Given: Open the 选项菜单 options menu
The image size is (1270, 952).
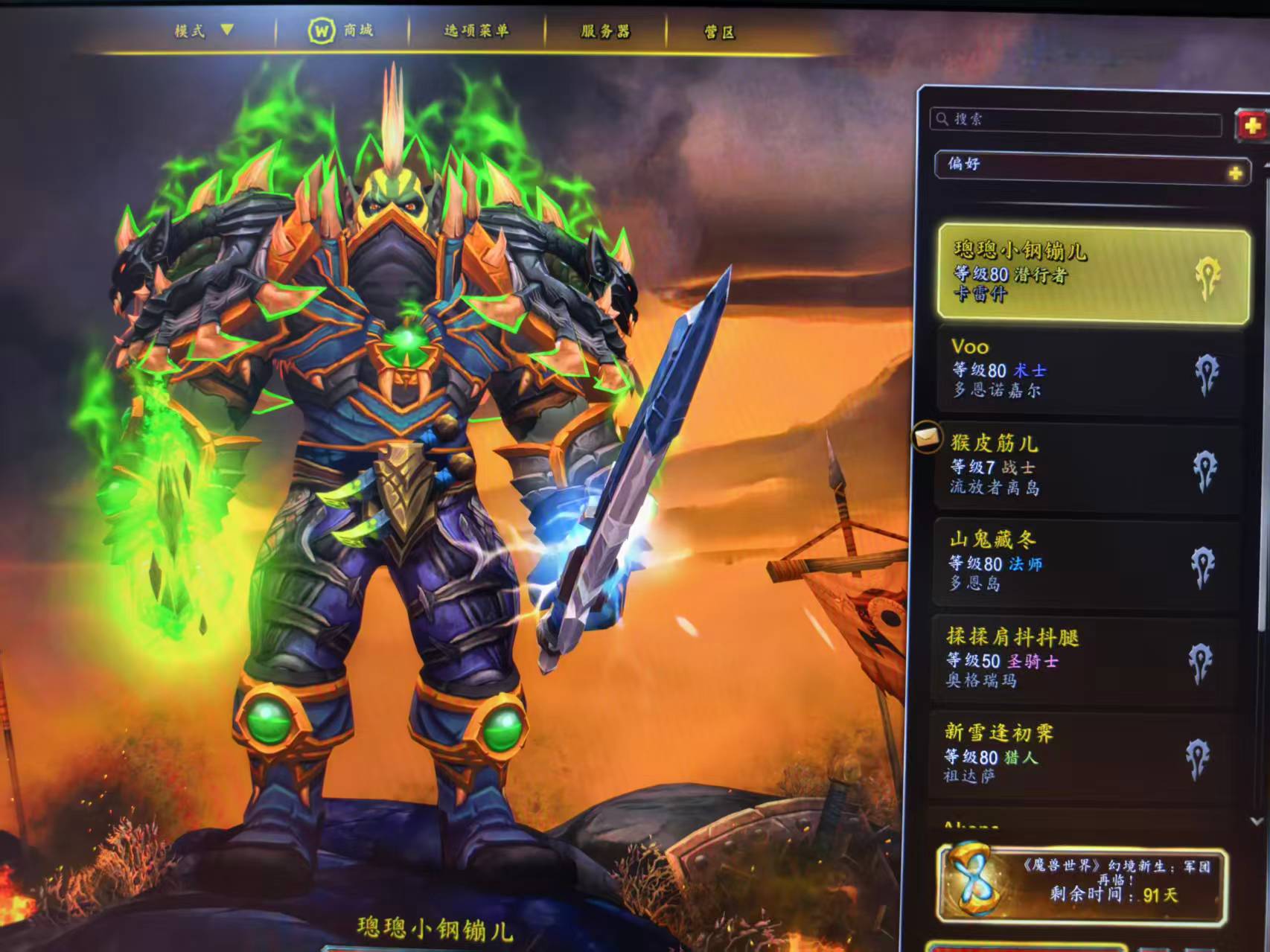Looking at the screenshot, I should (476, 31).
